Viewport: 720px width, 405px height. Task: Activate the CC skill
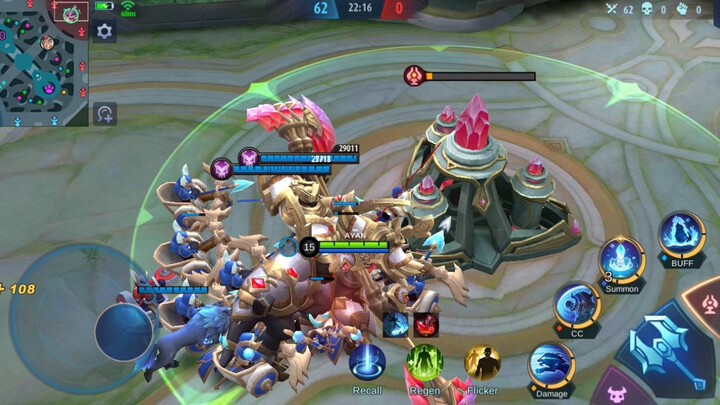(577, 304)
